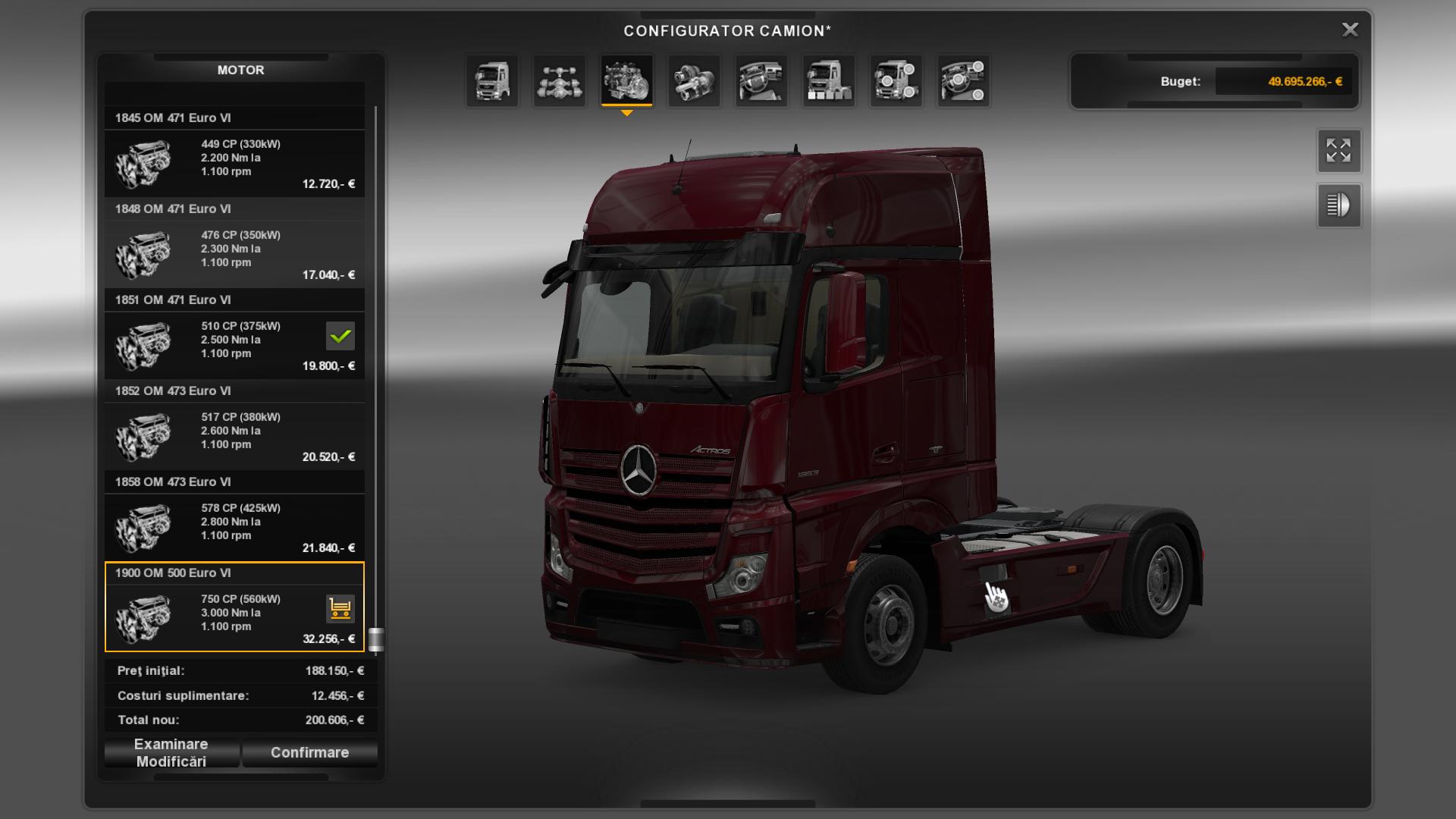The width and height of the screenshot is (1456, 819).
Task: Open the cabin category tab
Action: click(492, 80)
